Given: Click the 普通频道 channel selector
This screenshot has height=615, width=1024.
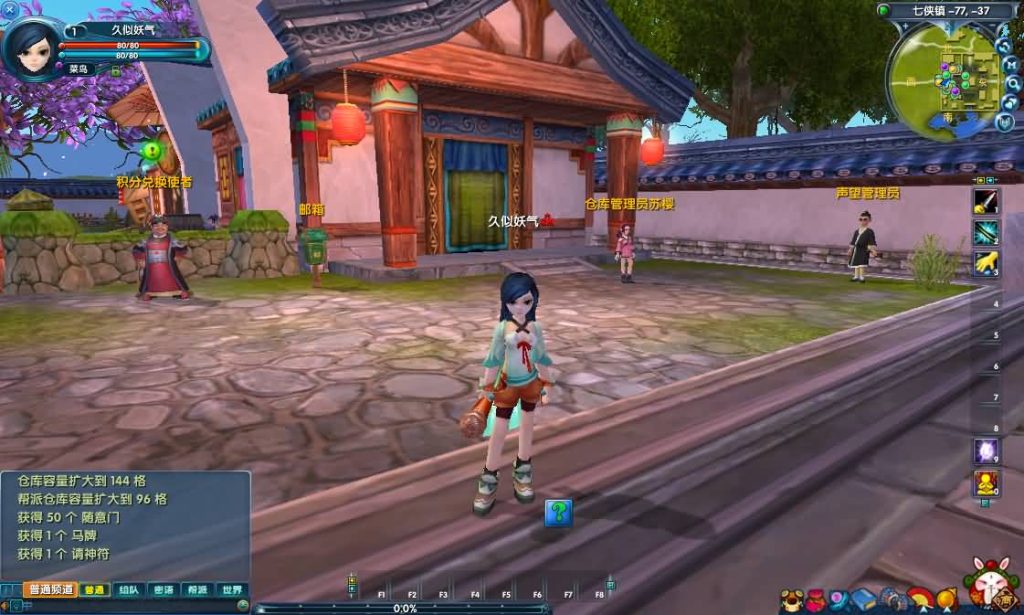Looking at the screenshot, I should tap(50, 590).
